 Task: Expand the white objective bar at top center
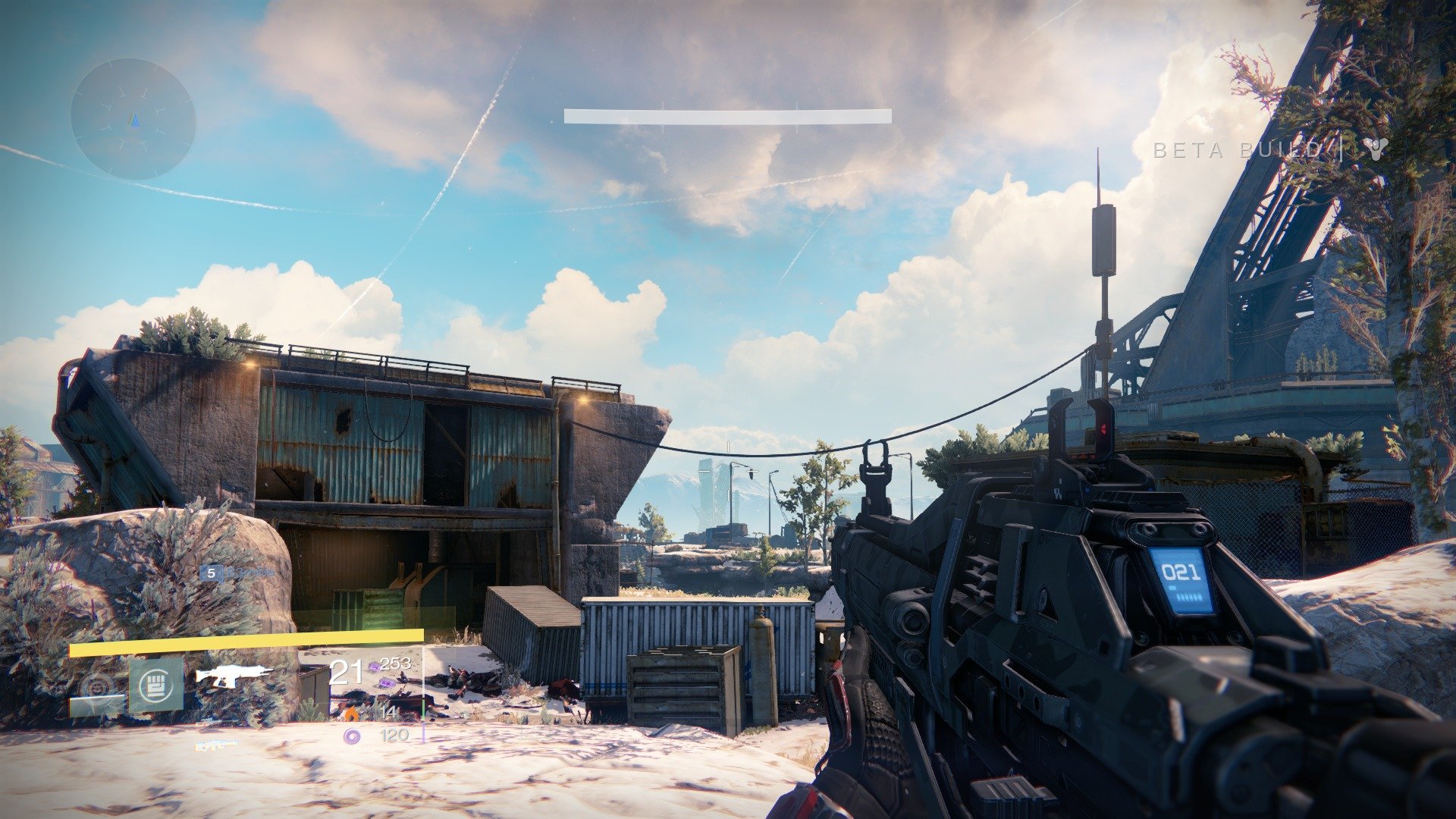tap(726, 114)
